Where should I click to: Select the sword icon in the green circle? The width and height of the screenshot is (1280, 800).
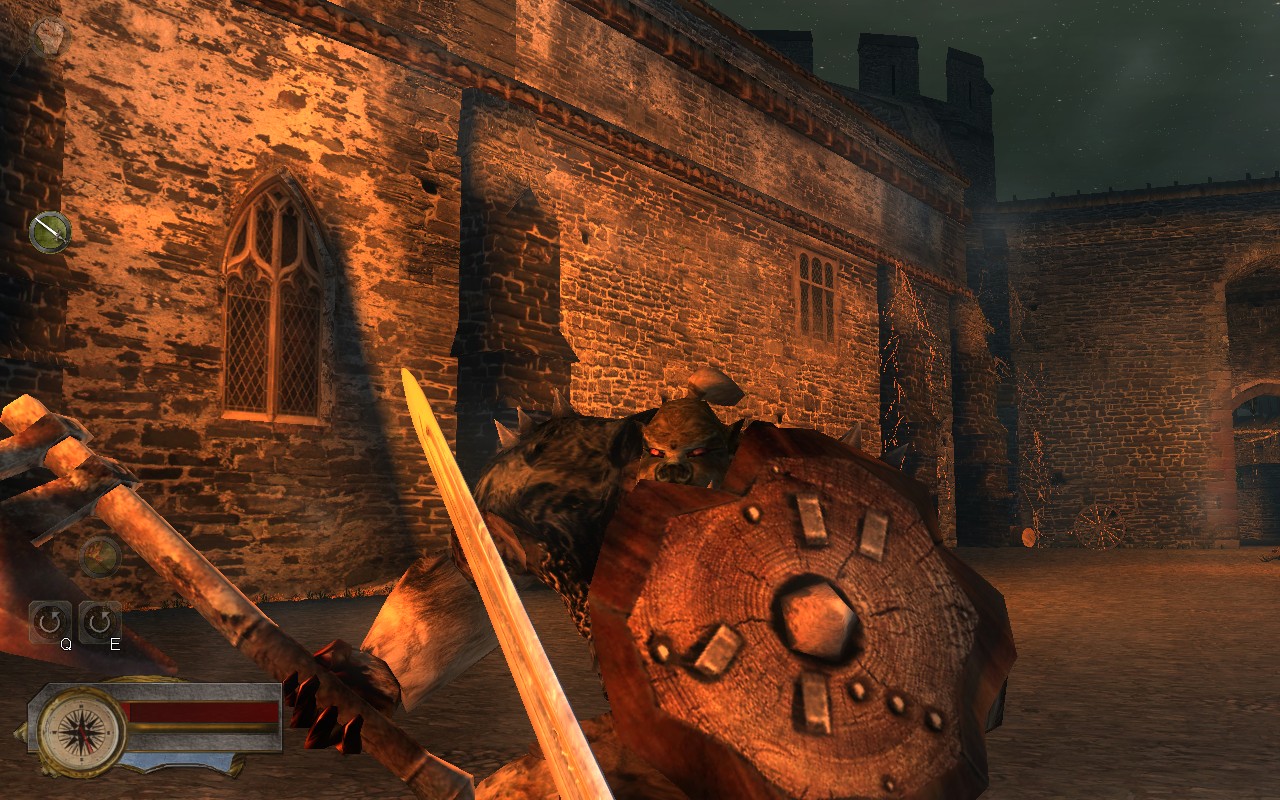pos(48,232)
